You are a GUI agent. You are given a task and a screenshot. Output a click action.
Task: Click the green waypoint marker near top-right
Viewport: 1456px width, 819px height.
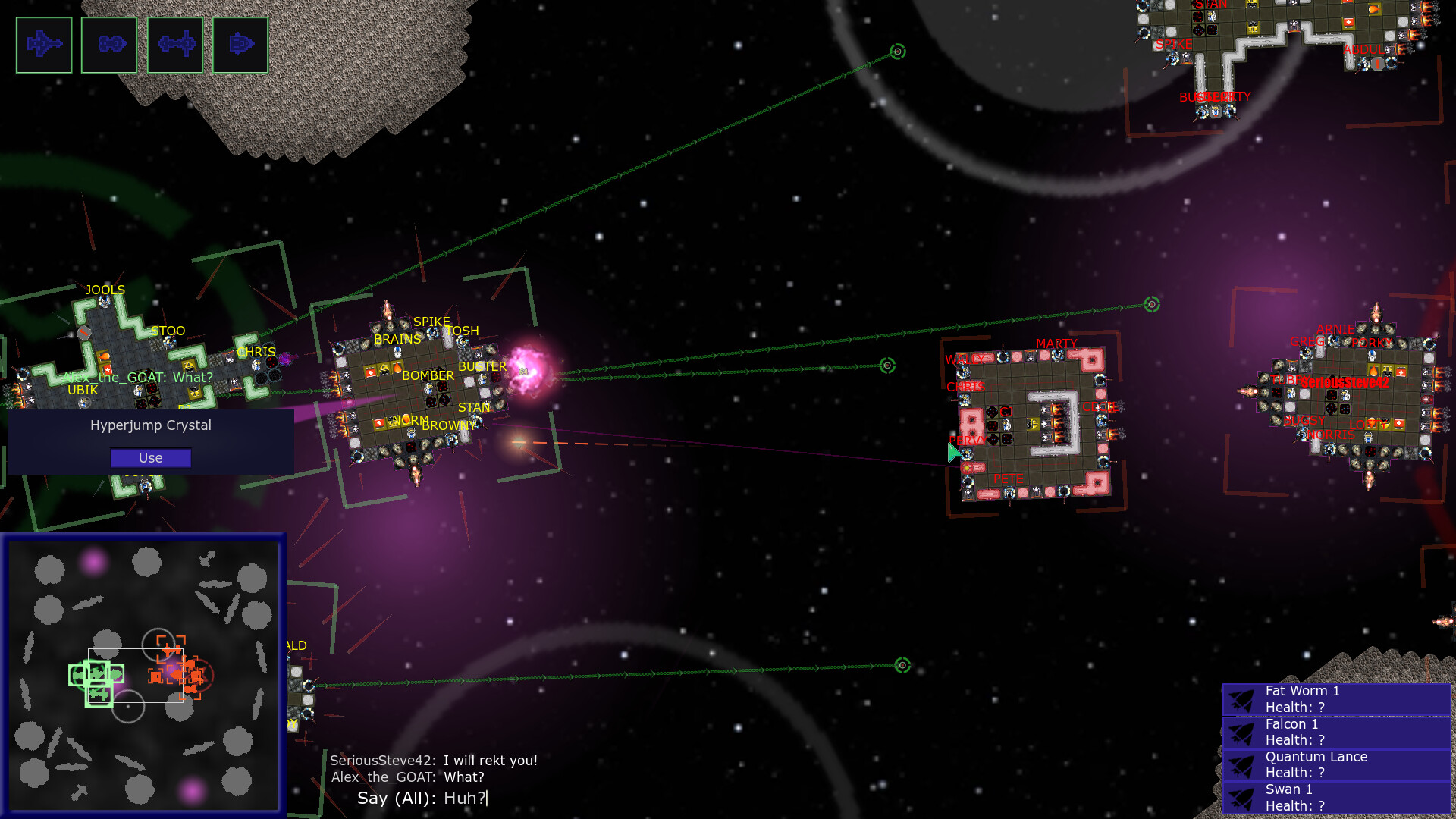(x=899, y=52)
